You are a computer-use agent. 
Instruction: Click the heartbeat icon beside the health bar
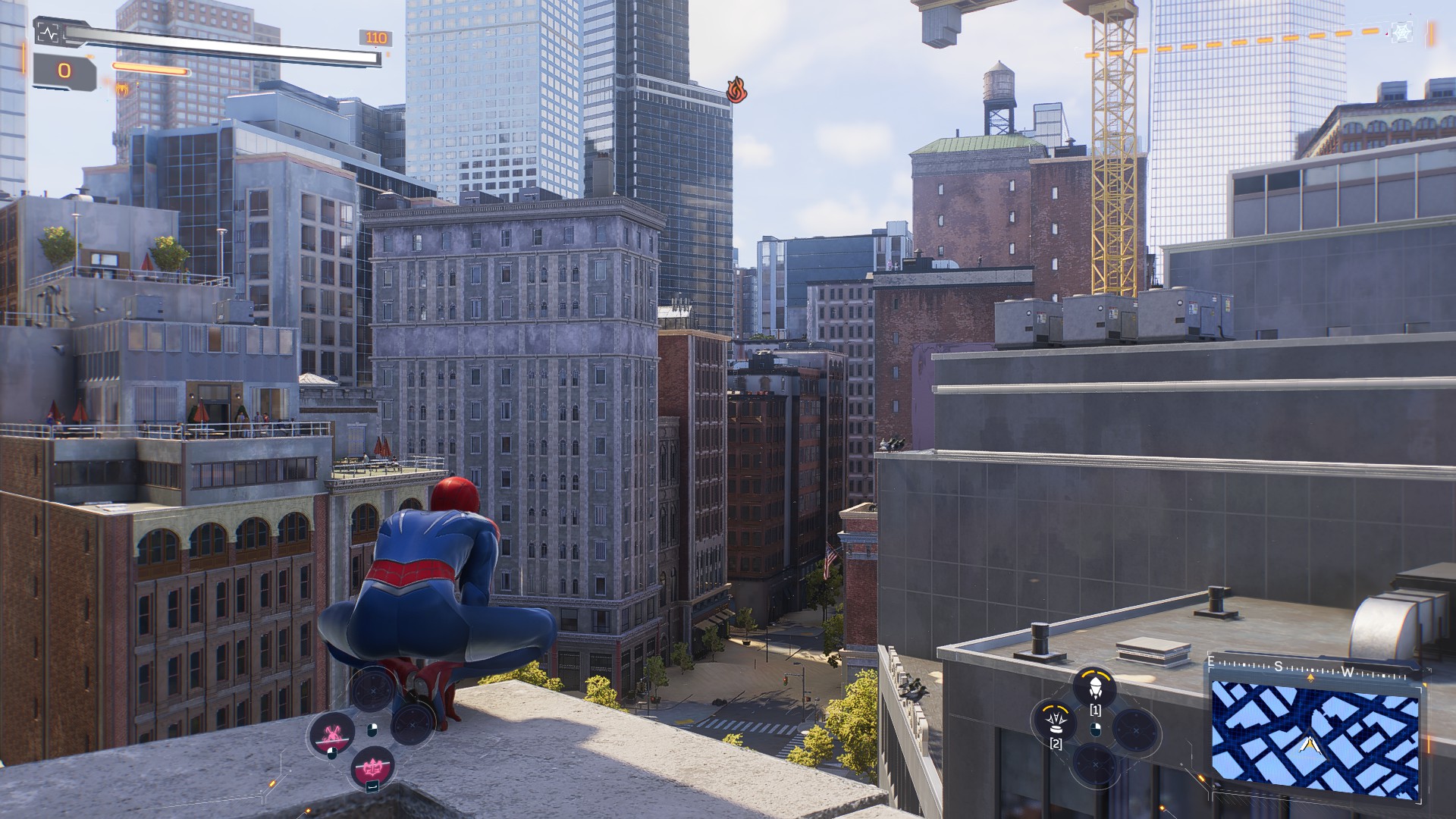click(x=47, y=33)
